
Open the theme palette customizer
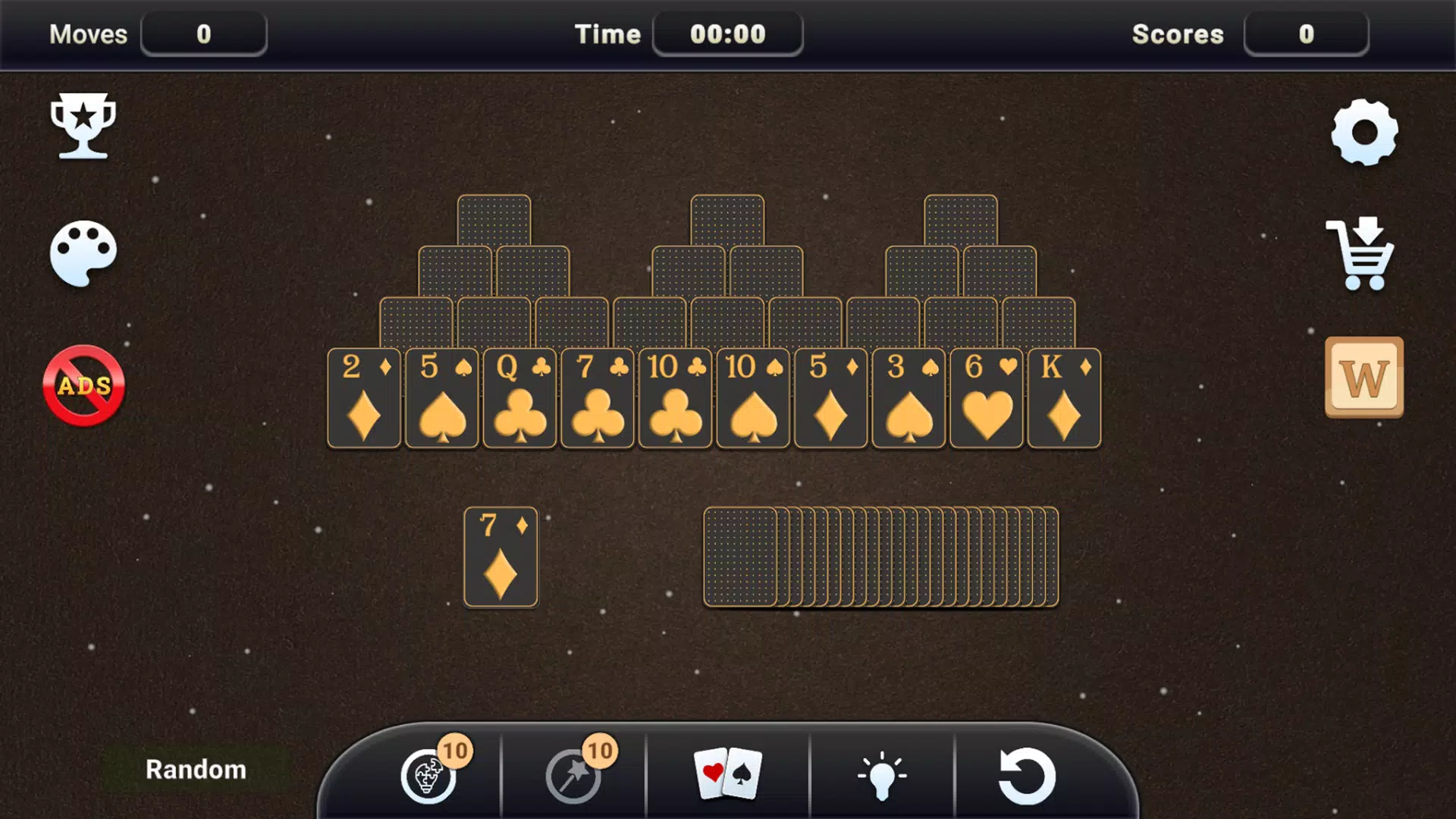[83, 254]
